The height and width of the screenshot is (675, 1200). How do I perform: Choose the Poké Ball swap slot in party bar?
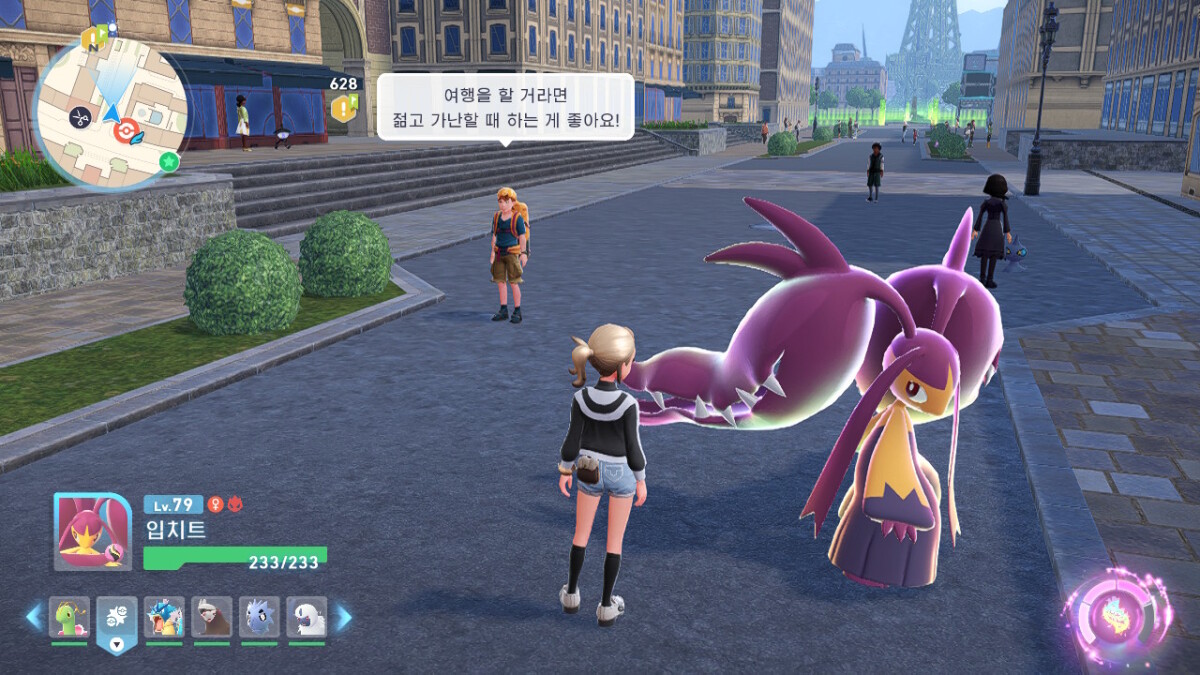117,619
